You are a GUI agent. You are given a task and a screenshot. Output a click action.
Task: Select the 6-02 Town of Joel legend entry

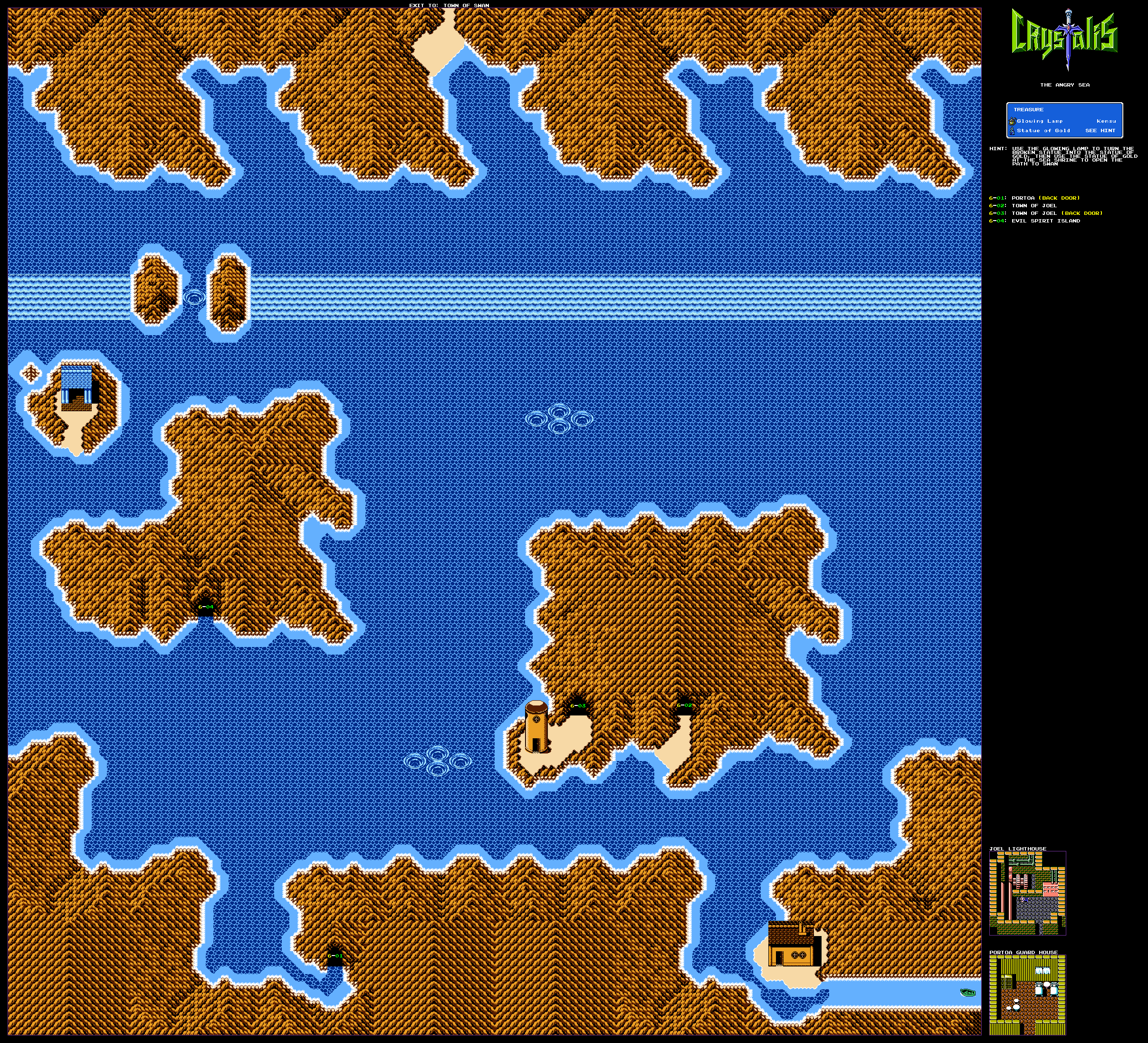[1023, 206]
